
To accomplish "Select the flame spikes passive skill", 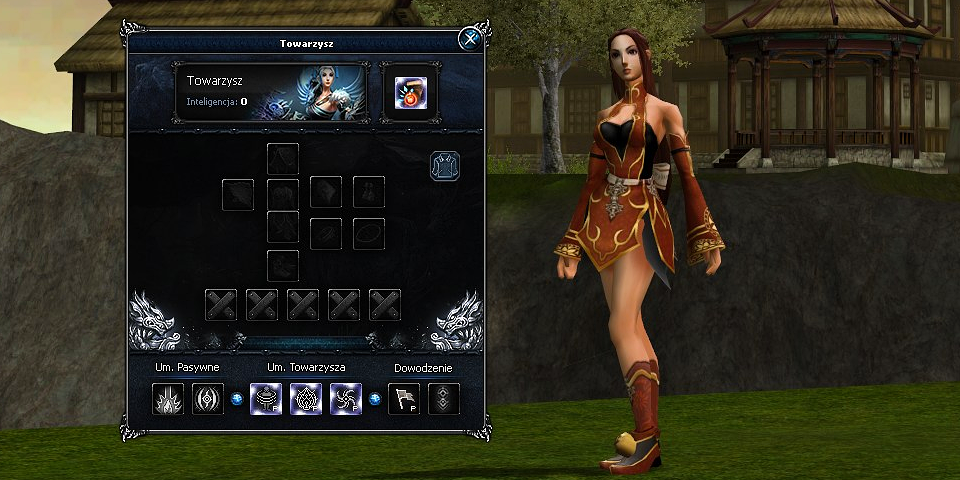I will (x=168, y=399).
